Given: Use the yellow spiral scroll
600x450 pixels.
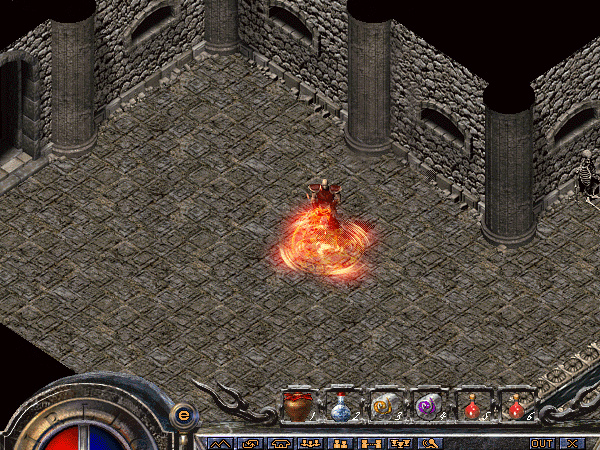Looking at the screenshot, I should click(x=385, y=406).
